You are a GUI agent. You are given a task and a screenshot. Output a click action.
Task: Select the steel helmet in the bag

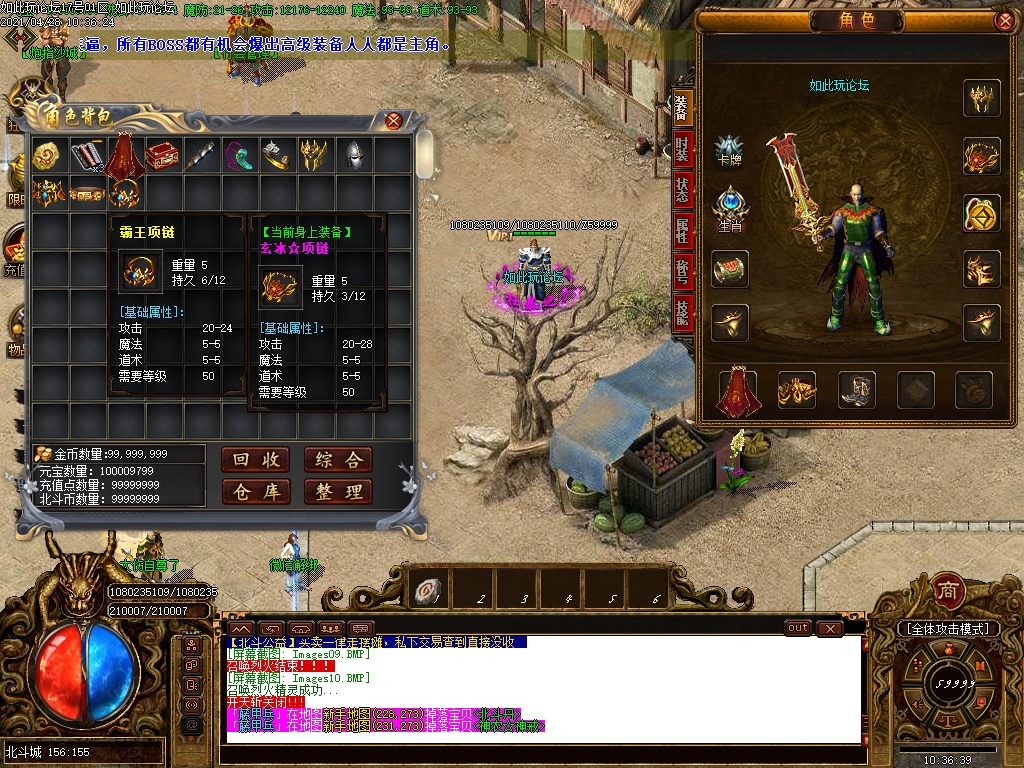tap(355, 155)
